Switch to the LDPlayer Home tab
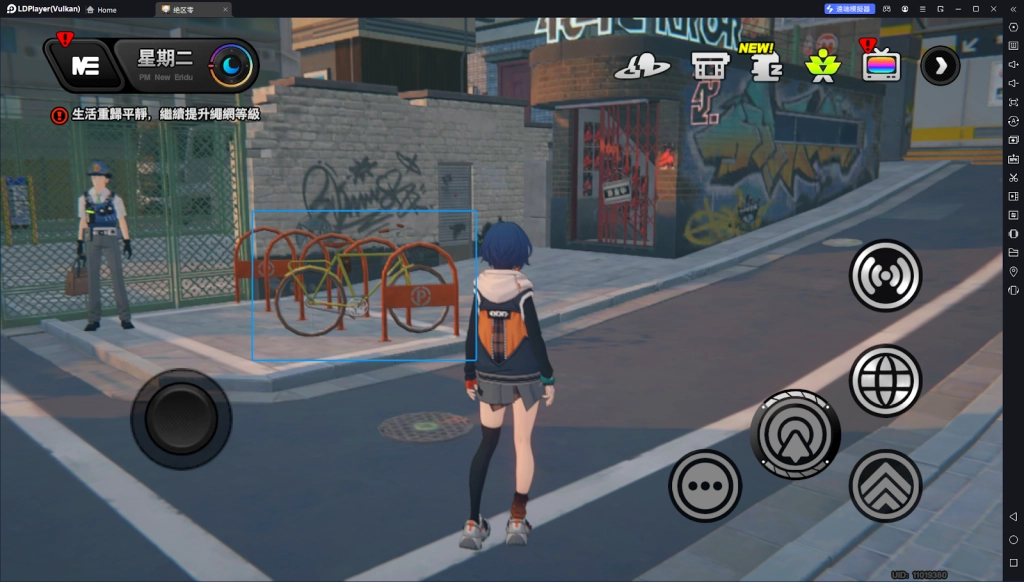Screen dimensions: 1024x582 coord(101,9)
